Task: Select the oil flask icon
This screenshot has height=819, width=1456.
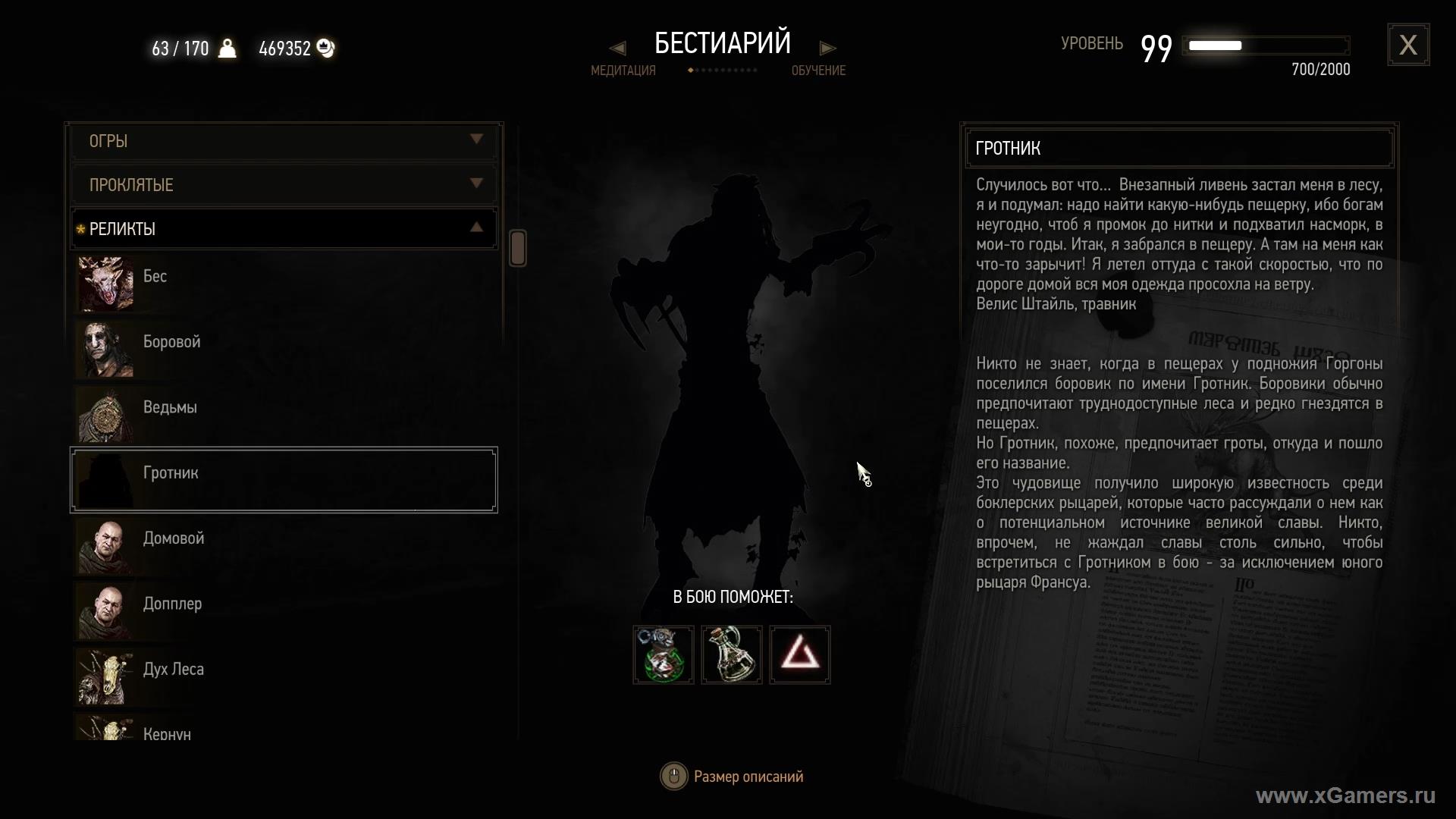Action: [x=732, y=654]
